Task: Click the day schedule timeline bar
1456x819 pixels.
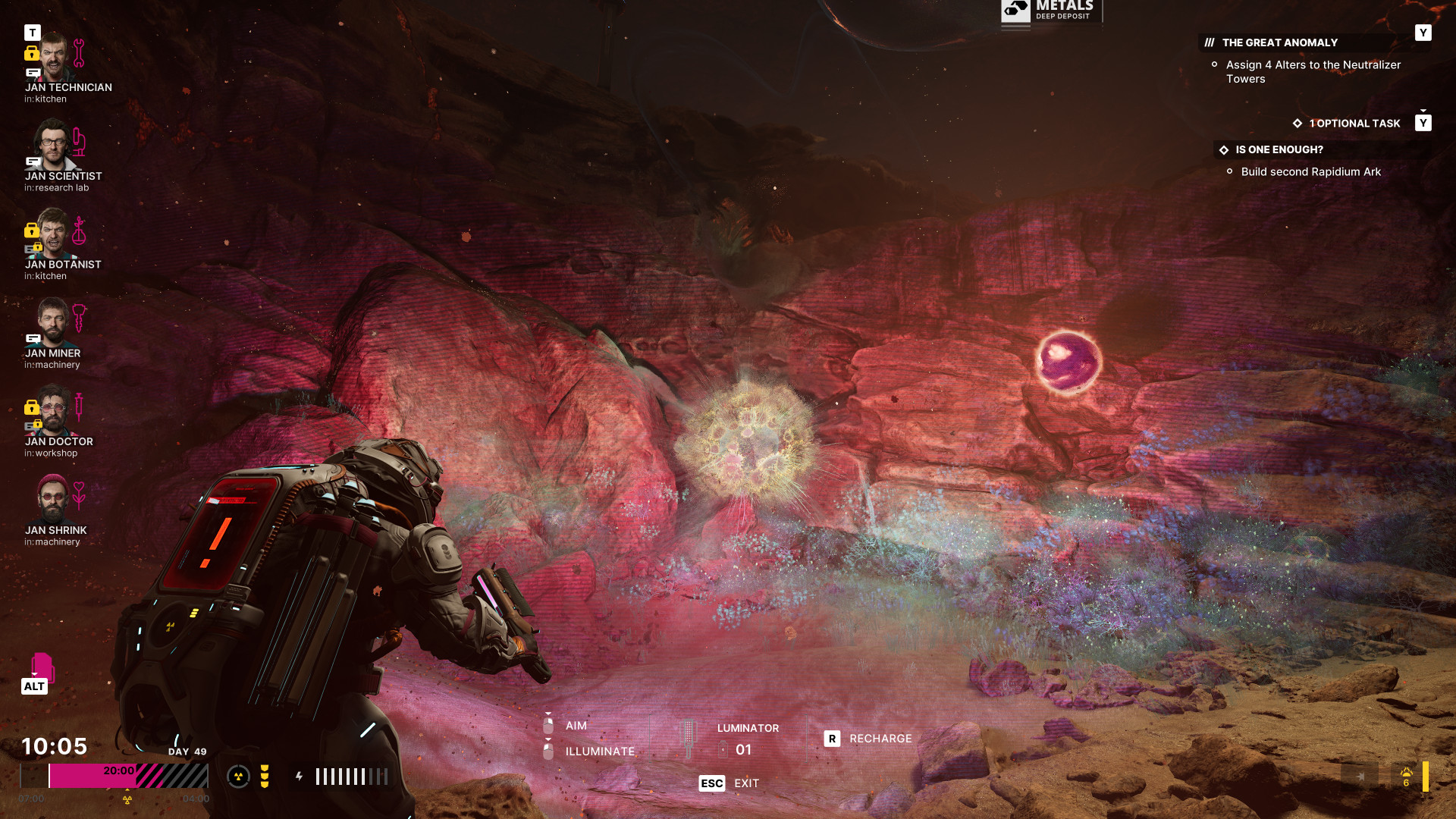Action: [114, 776]
